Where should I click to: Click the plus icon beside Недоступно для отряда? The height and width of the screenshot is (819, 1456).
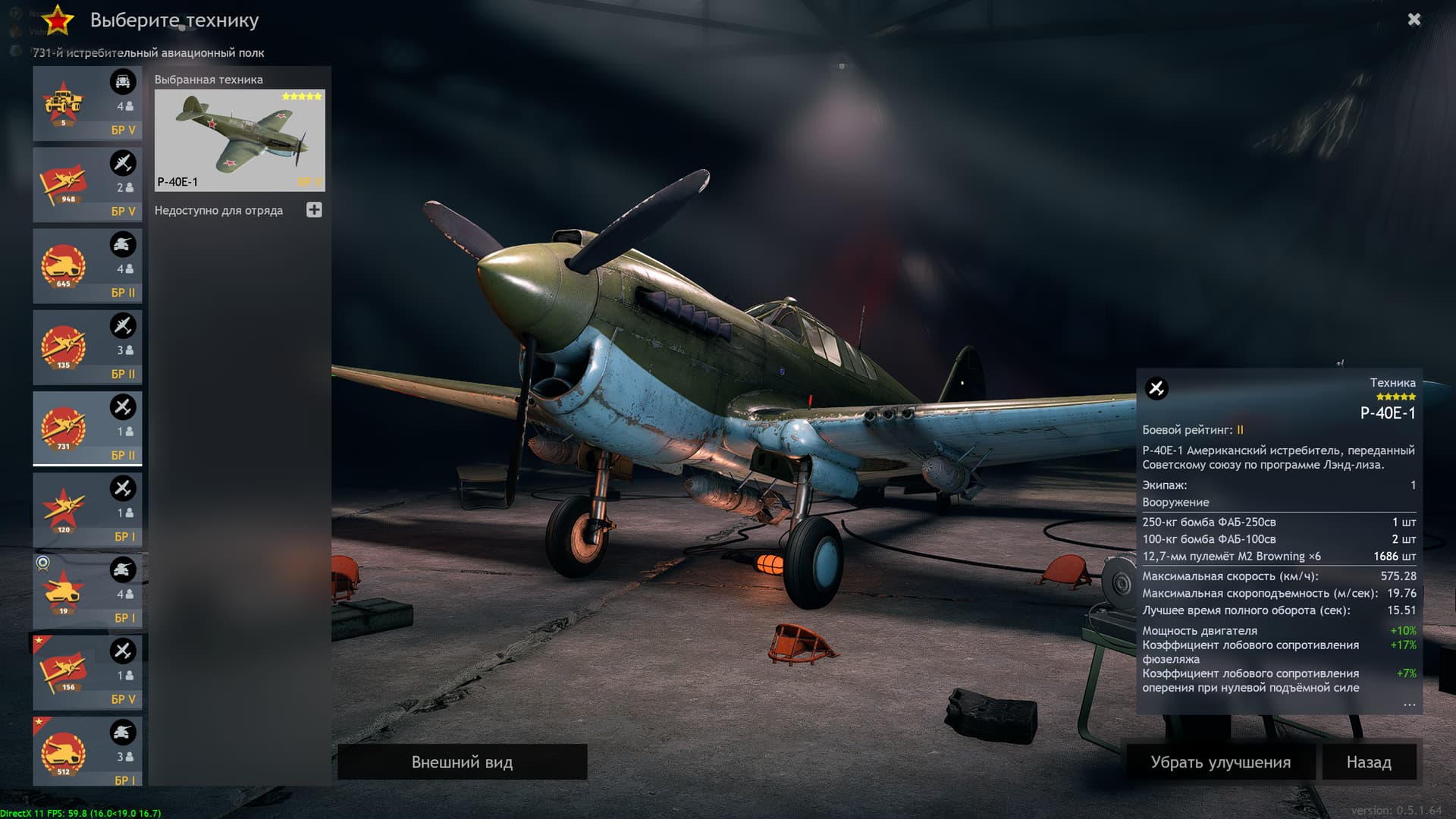314,210
